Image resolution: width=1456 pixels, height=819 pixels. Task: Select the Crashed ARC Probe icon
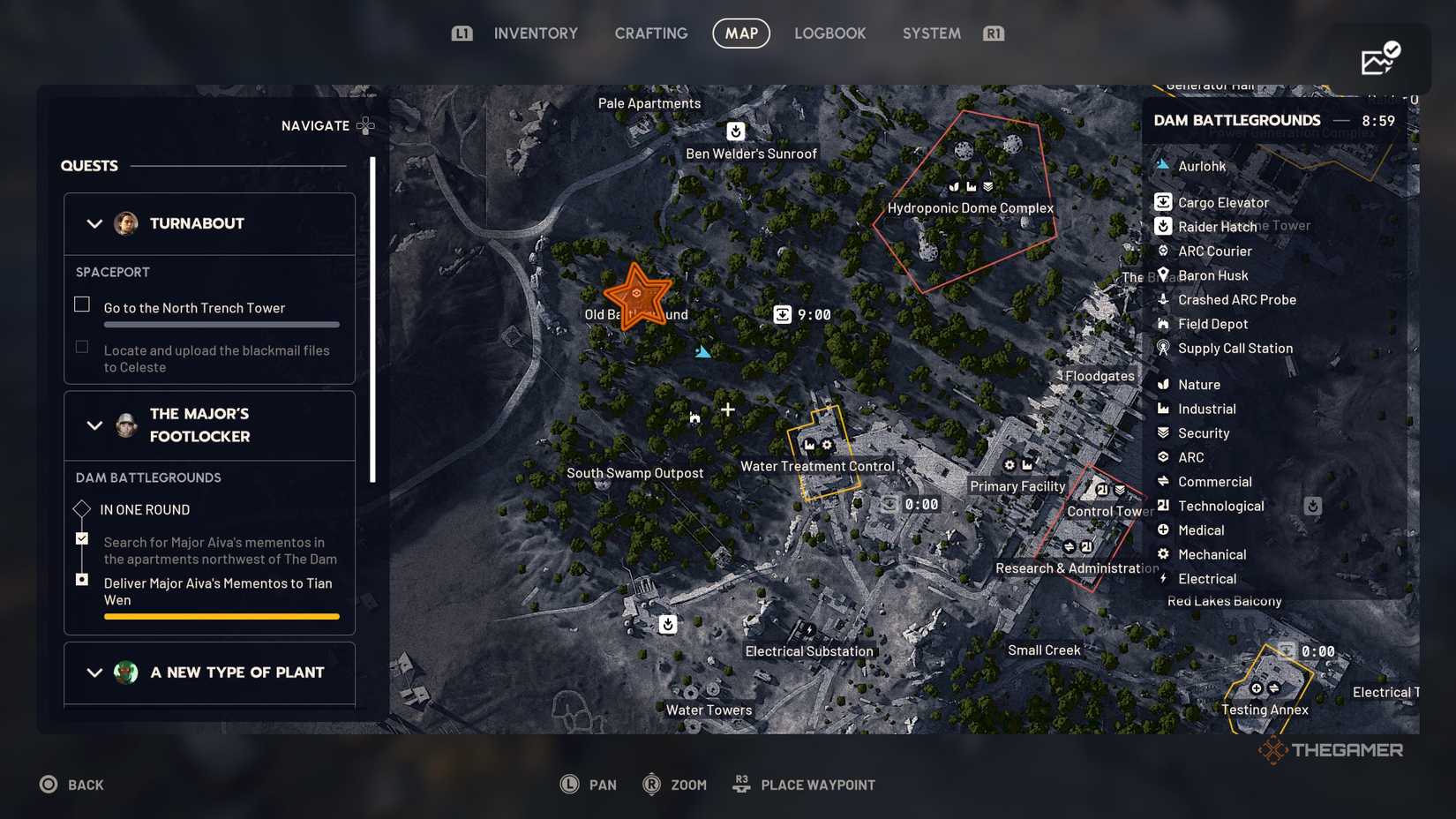tap(1163, 300)
